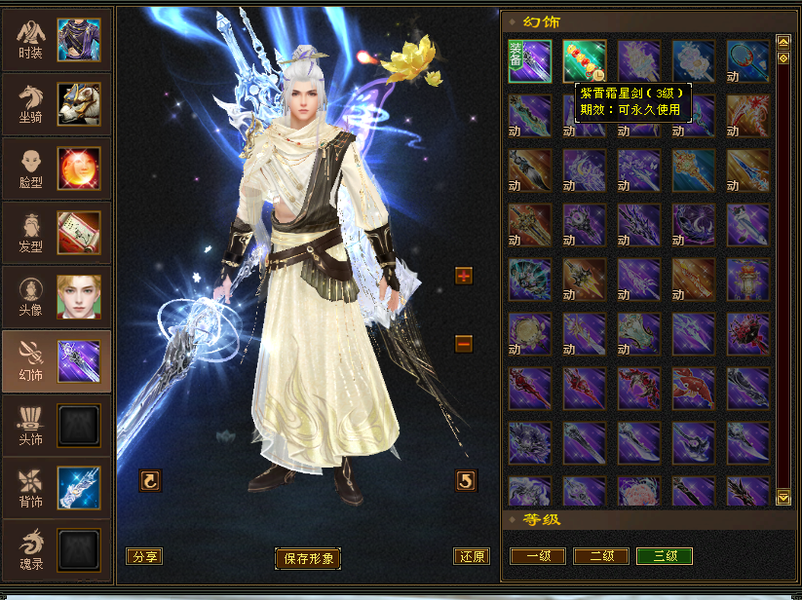Select the 二级 level button

point(601,556)
